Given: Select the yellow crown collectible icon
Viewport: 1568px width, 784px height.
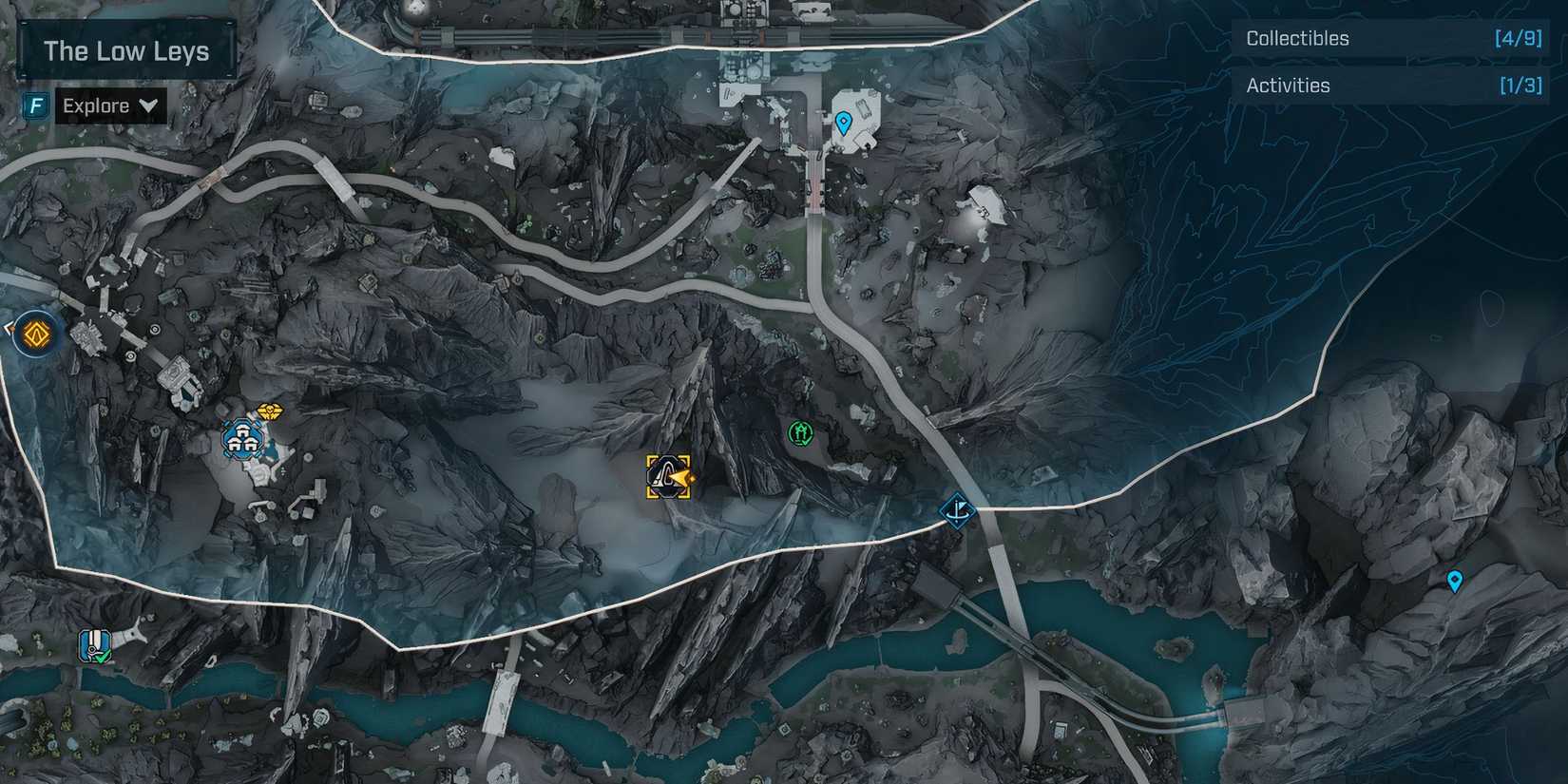Looking at the screenshot, I should point(269,411).
